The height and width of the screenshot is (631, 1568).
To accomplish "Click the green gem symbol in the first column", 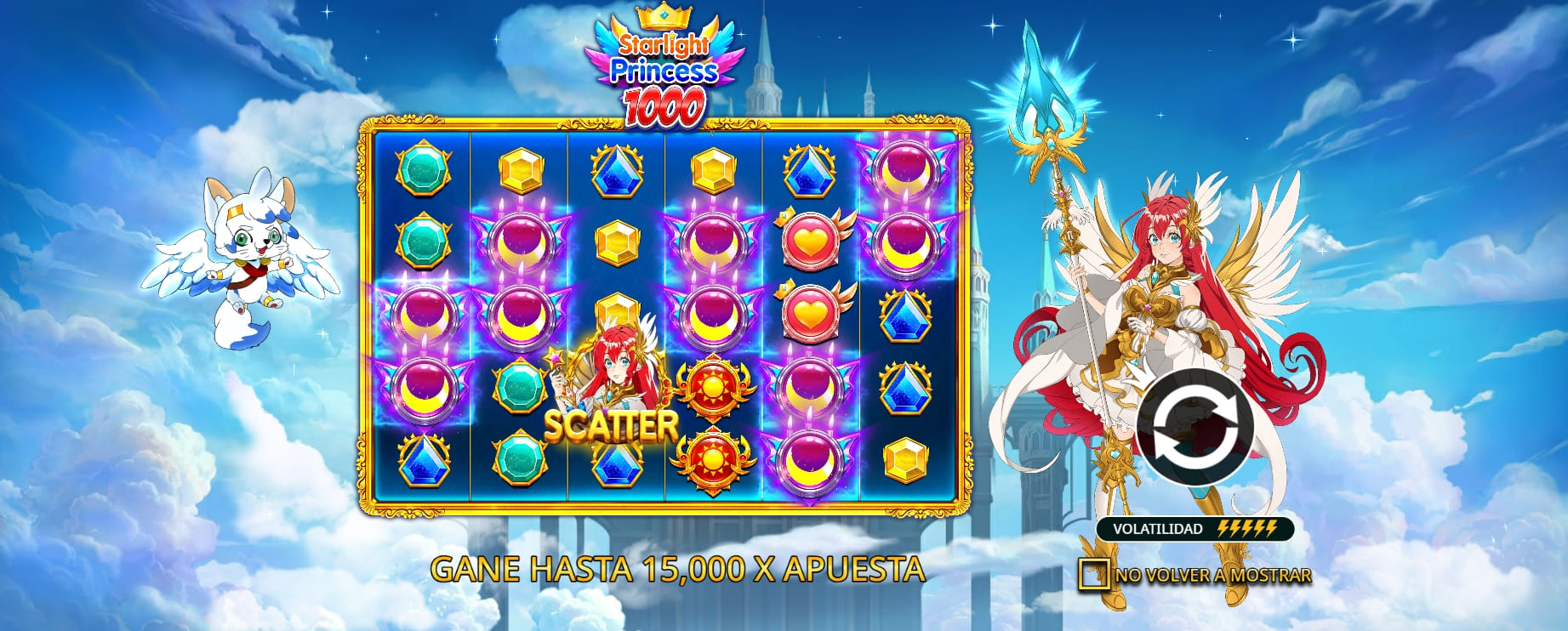I will [423, 168].
